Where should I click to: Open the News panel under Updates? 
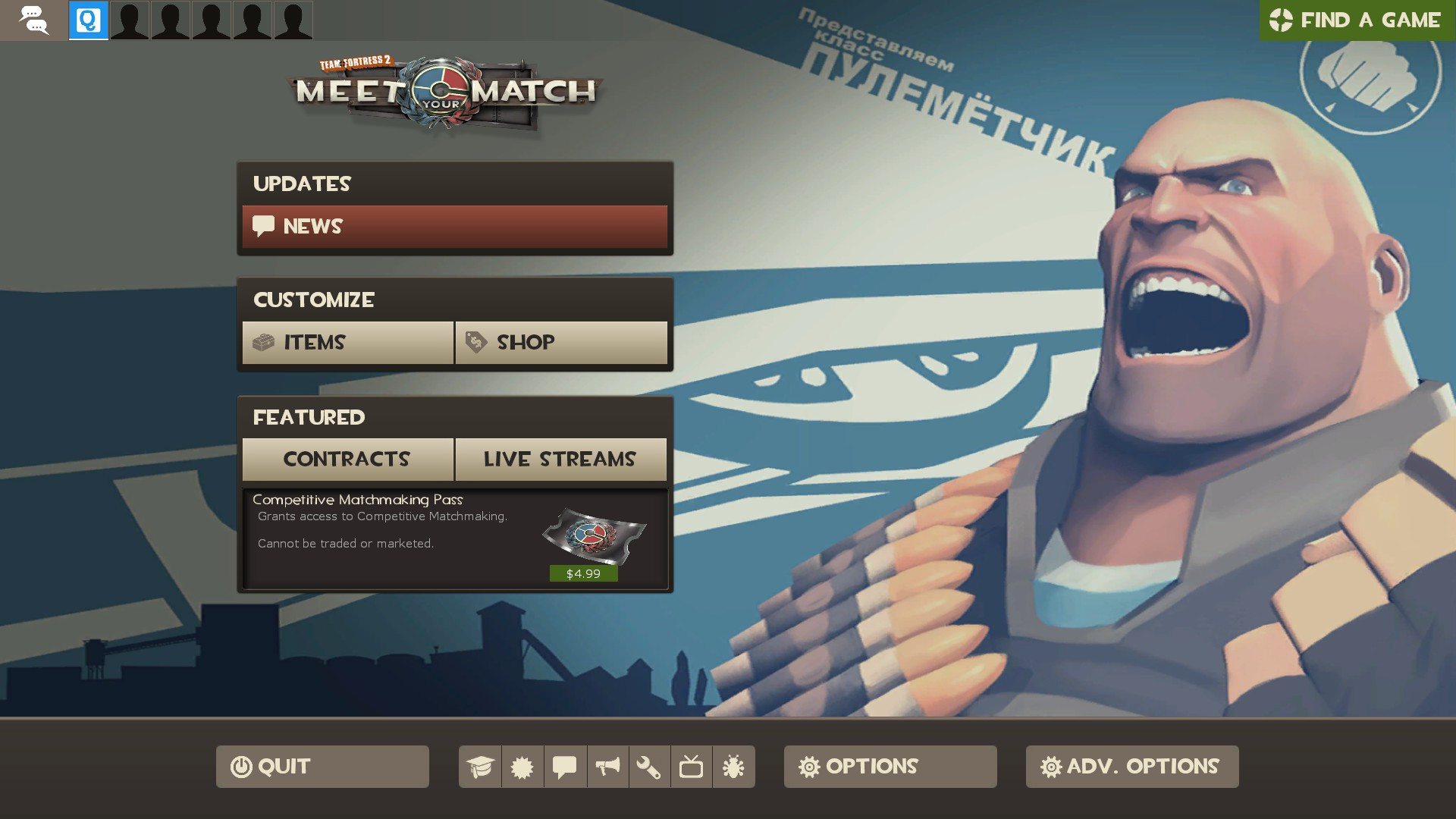(454, 226)
